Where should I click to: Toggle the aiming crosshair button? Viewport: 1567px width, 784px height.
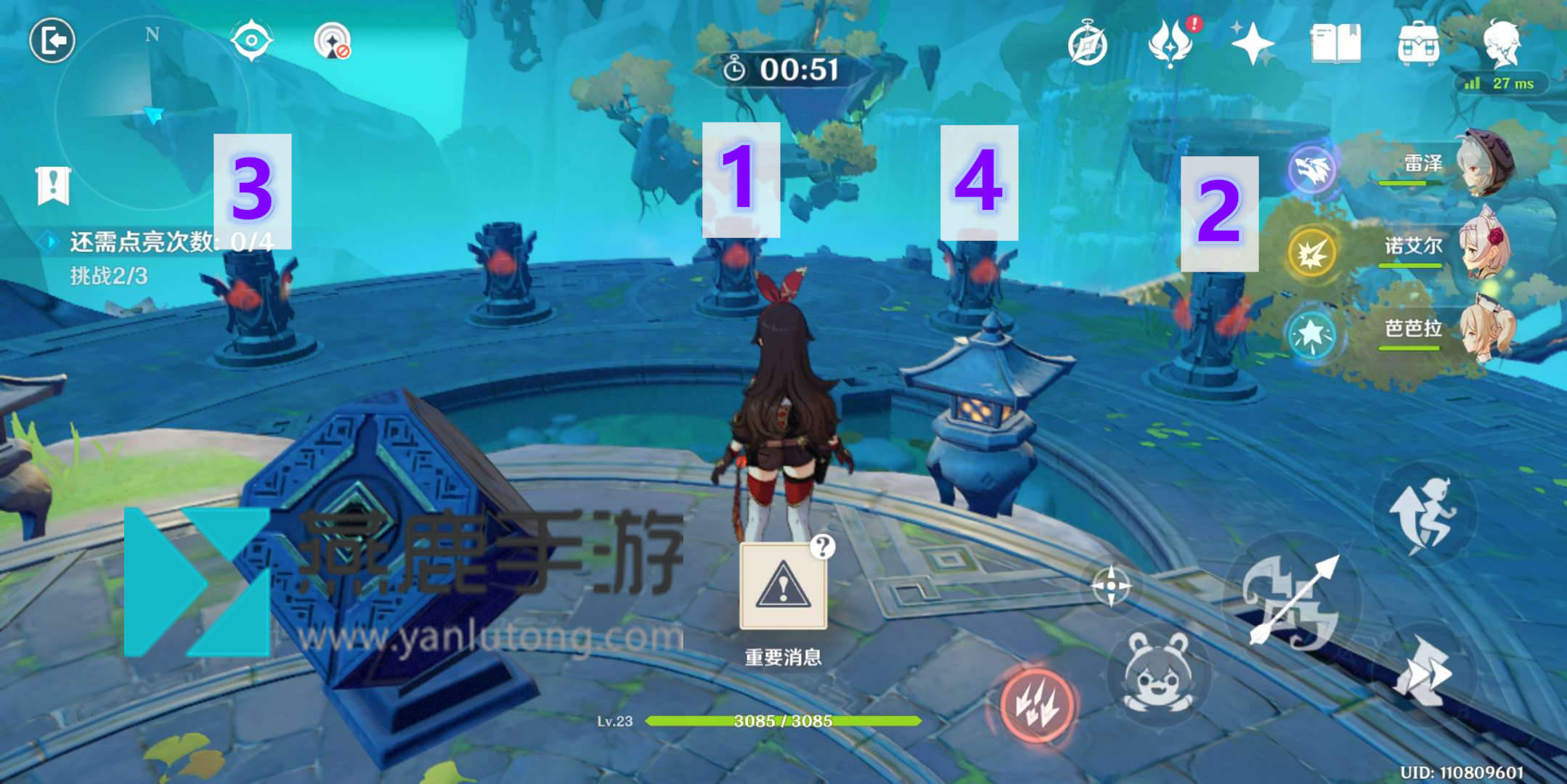click(x=1111, y=585)
